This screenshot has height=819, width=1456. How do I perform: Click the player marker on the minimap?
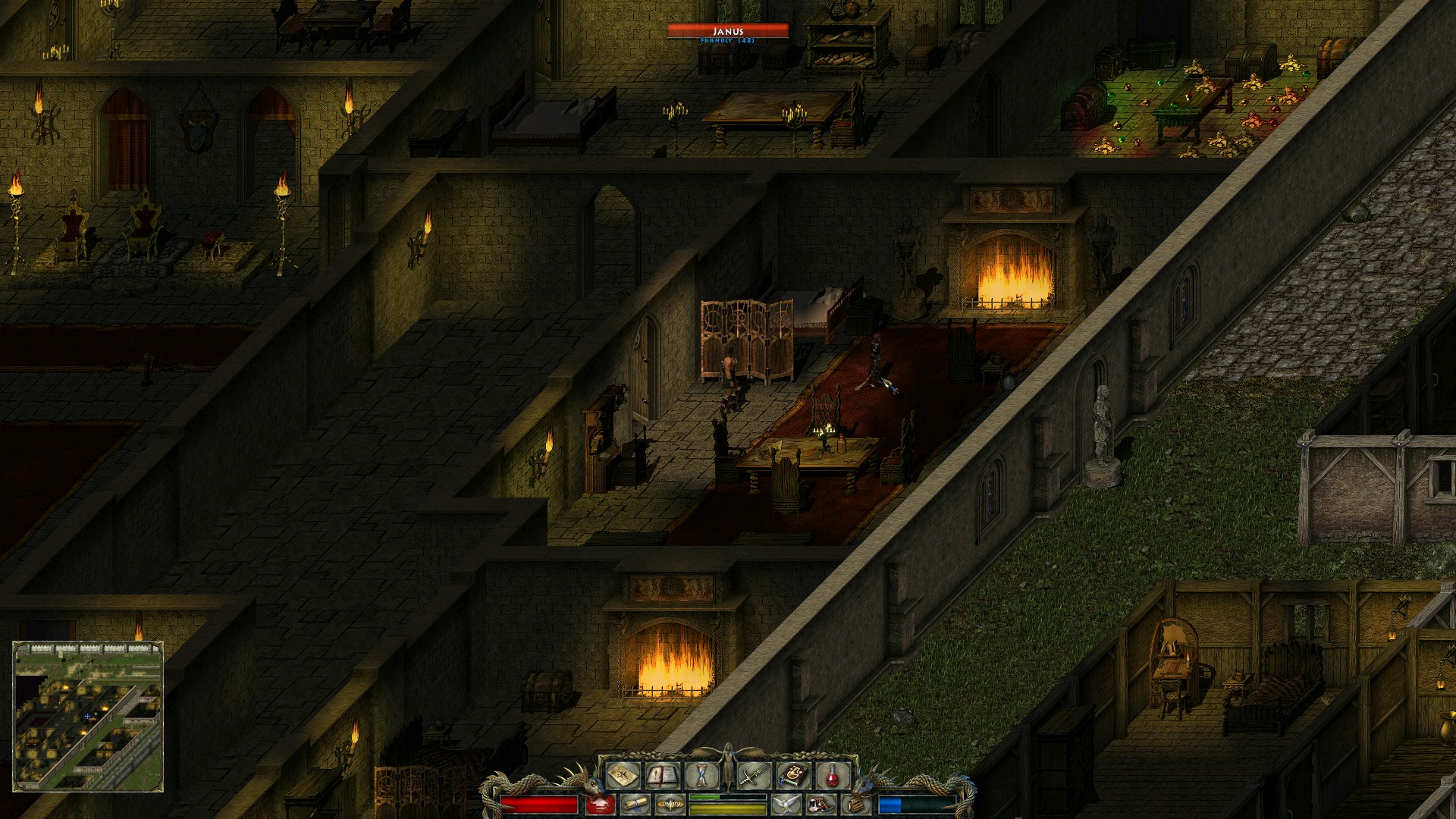point(87,716)
